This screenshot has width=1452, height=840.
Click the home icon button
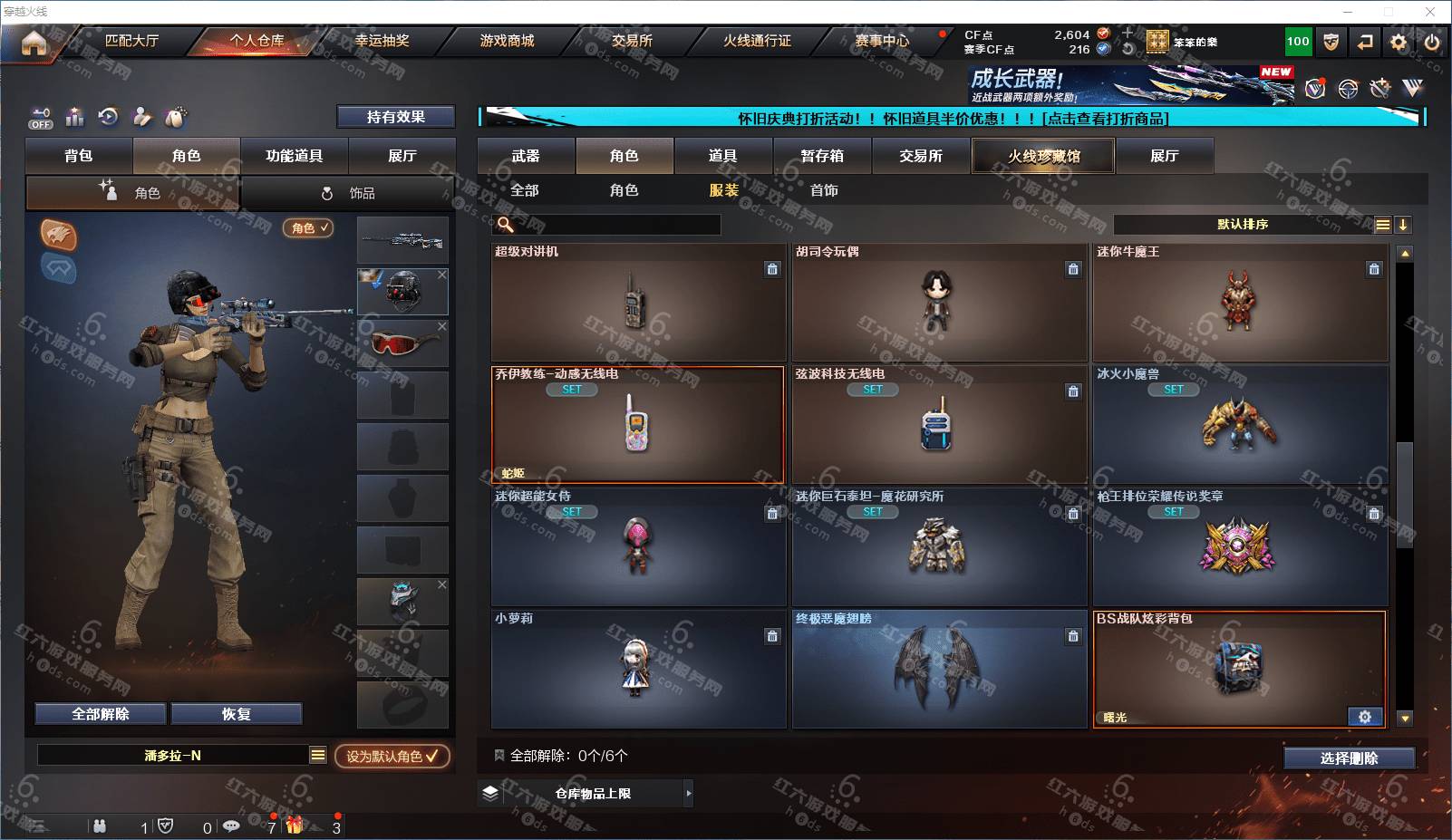tap(34, 43)
